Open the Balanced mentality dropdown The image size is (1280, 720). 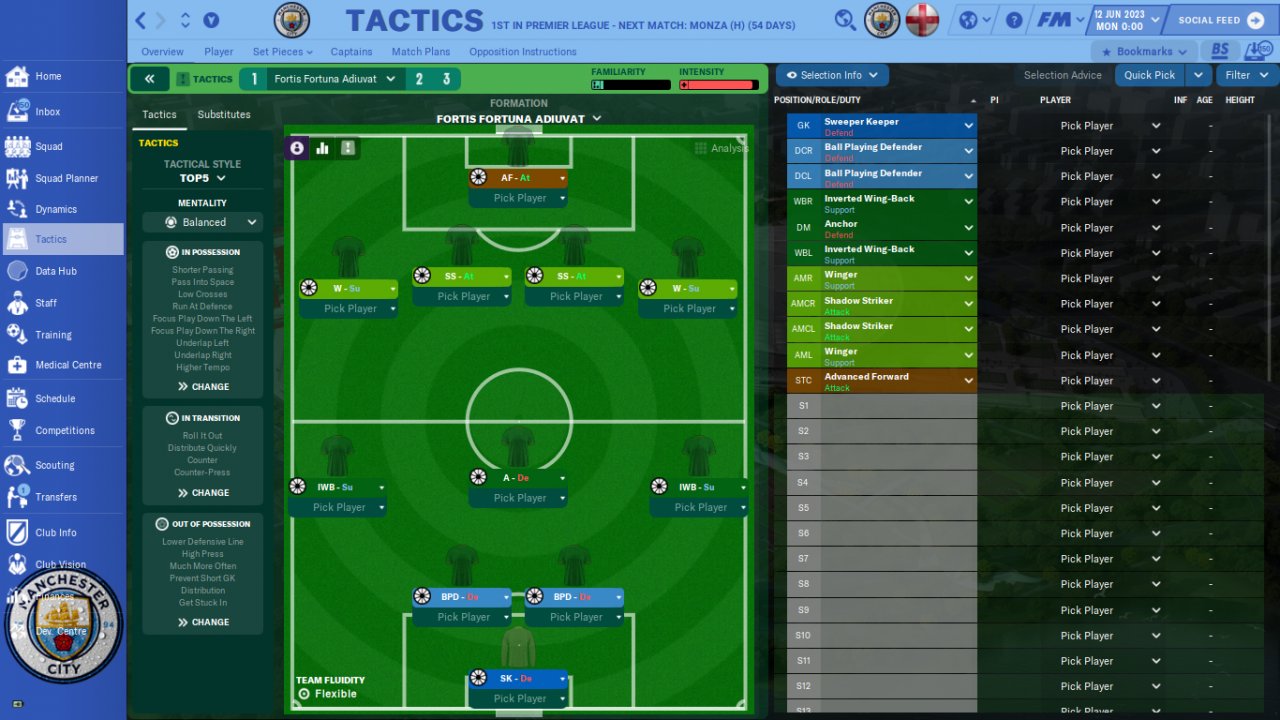coord(203,222)
